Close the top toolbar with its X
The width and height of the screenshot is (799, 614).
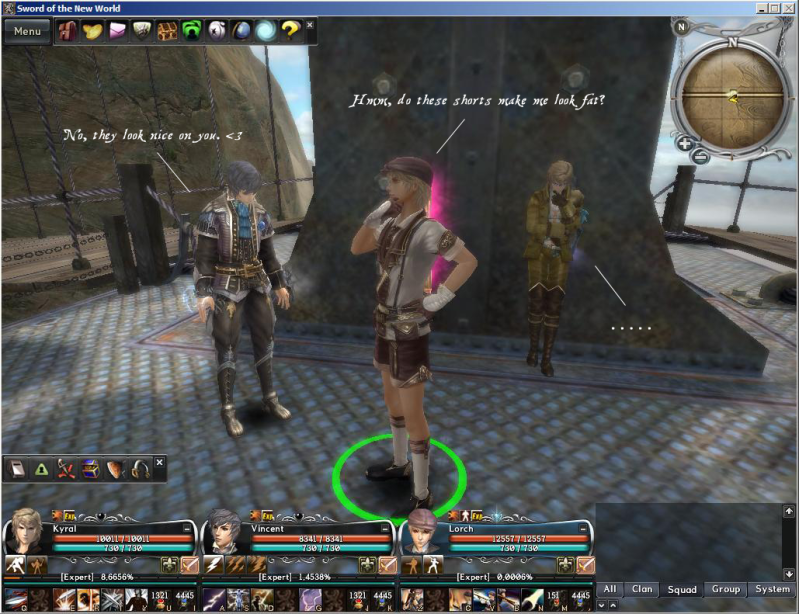point(309,25)
